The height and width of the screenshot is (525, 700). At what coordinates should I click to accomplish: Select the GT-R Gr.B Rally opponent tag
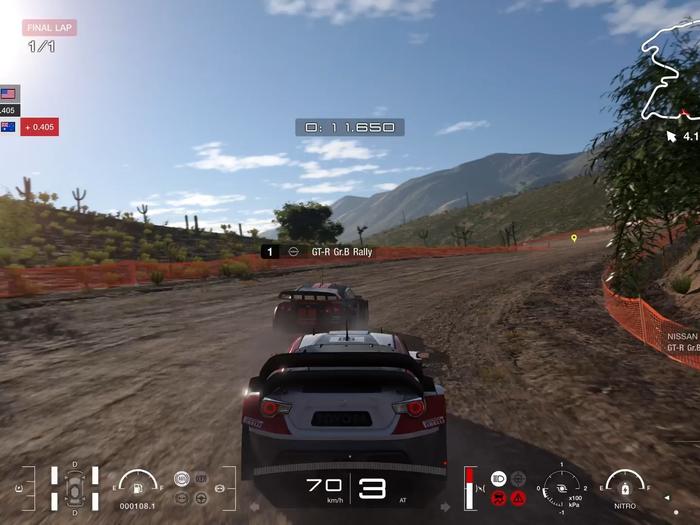(317, 252)
